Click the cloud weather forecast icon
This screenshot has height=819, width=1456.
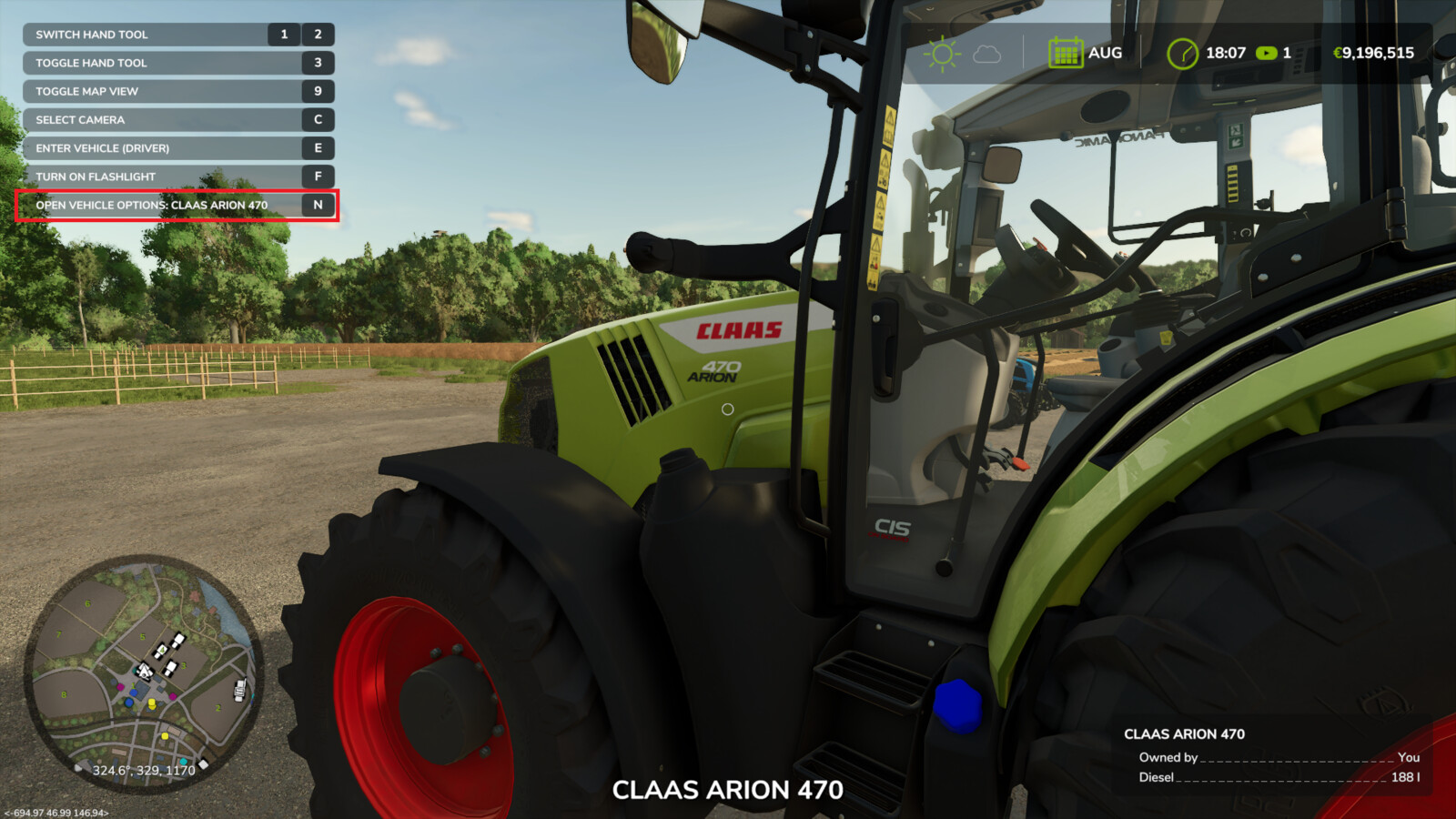pos(985,53)
